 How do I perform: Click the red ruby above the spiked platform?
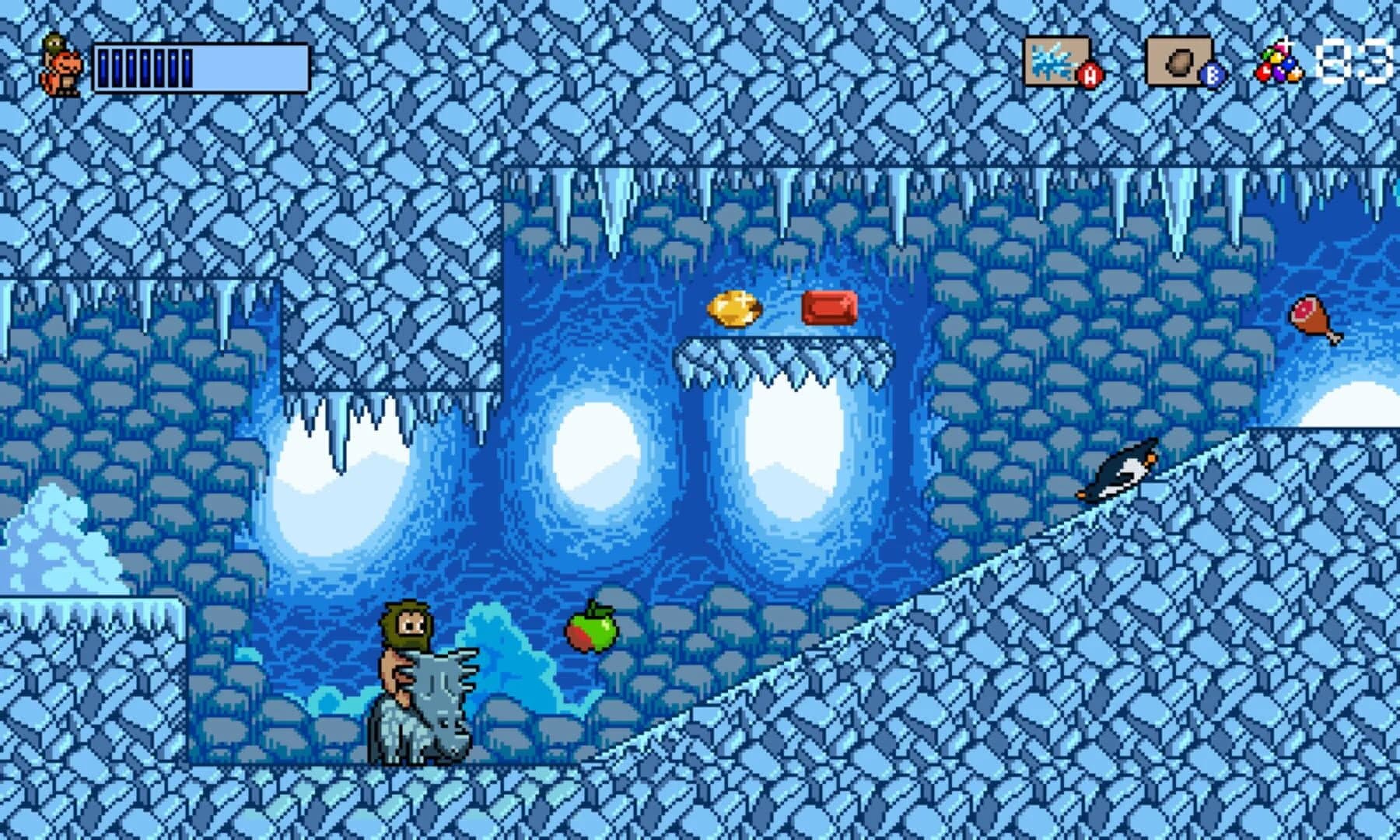828,306
